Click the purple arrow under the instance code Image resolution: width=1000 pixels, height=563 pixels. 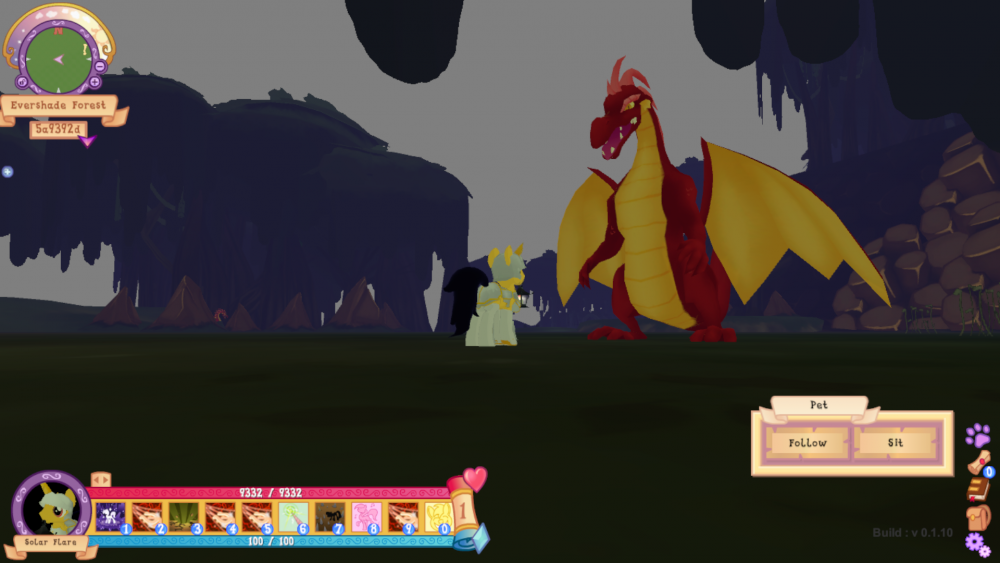pos(87,142)
